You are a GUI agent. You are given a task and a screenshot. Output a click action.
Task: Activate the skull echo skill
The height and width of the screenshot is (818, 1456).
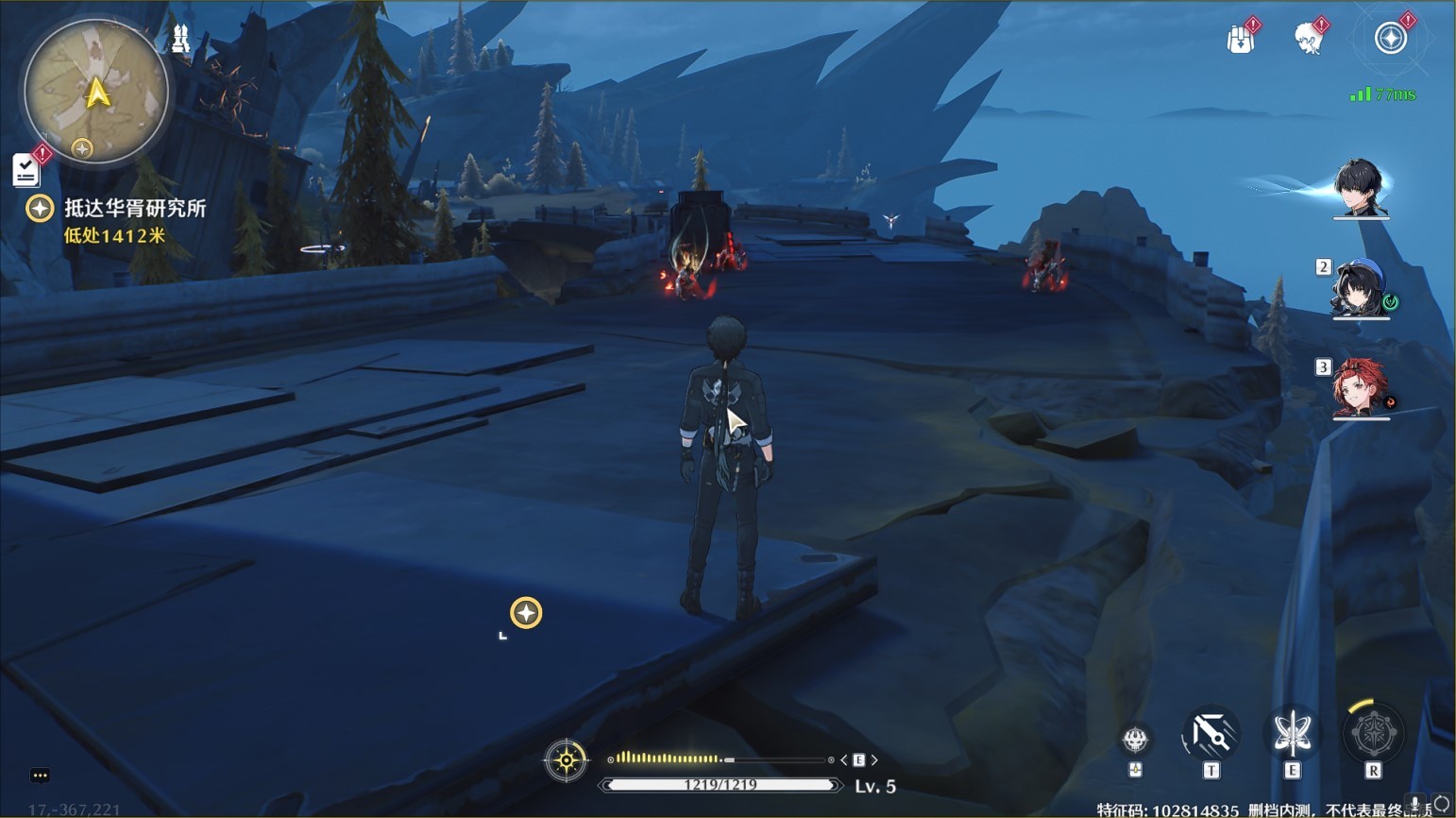click(x=1135, y=739)
